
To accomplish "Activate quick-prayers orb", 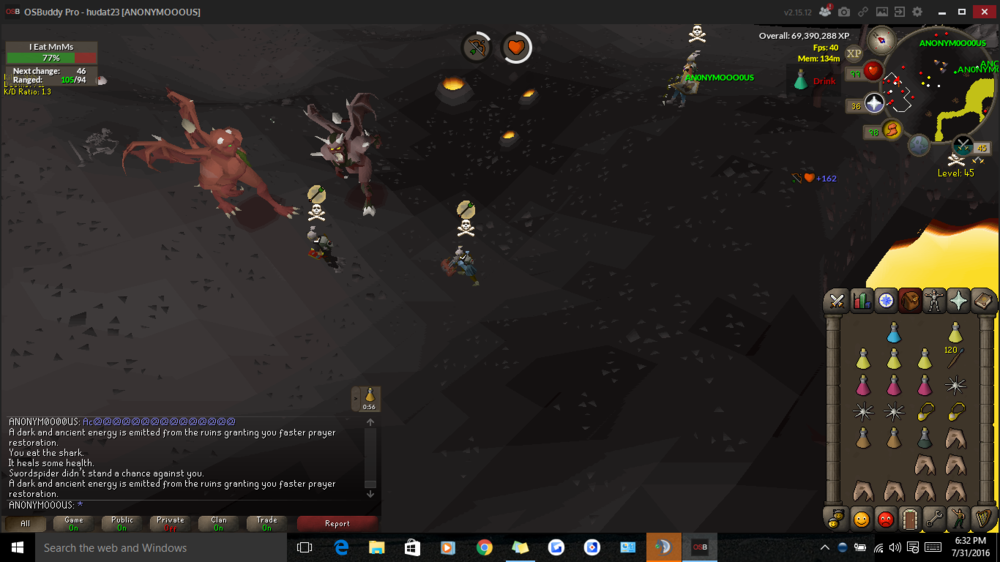I will click(x=874, y=104).
